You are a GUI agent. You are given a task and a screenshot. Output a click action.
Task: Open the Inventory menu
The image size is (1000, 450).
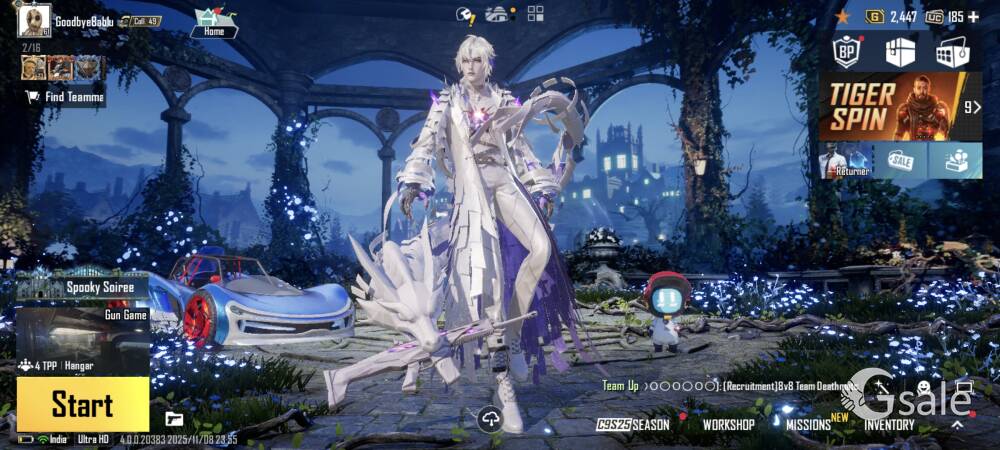pos(889,424)
